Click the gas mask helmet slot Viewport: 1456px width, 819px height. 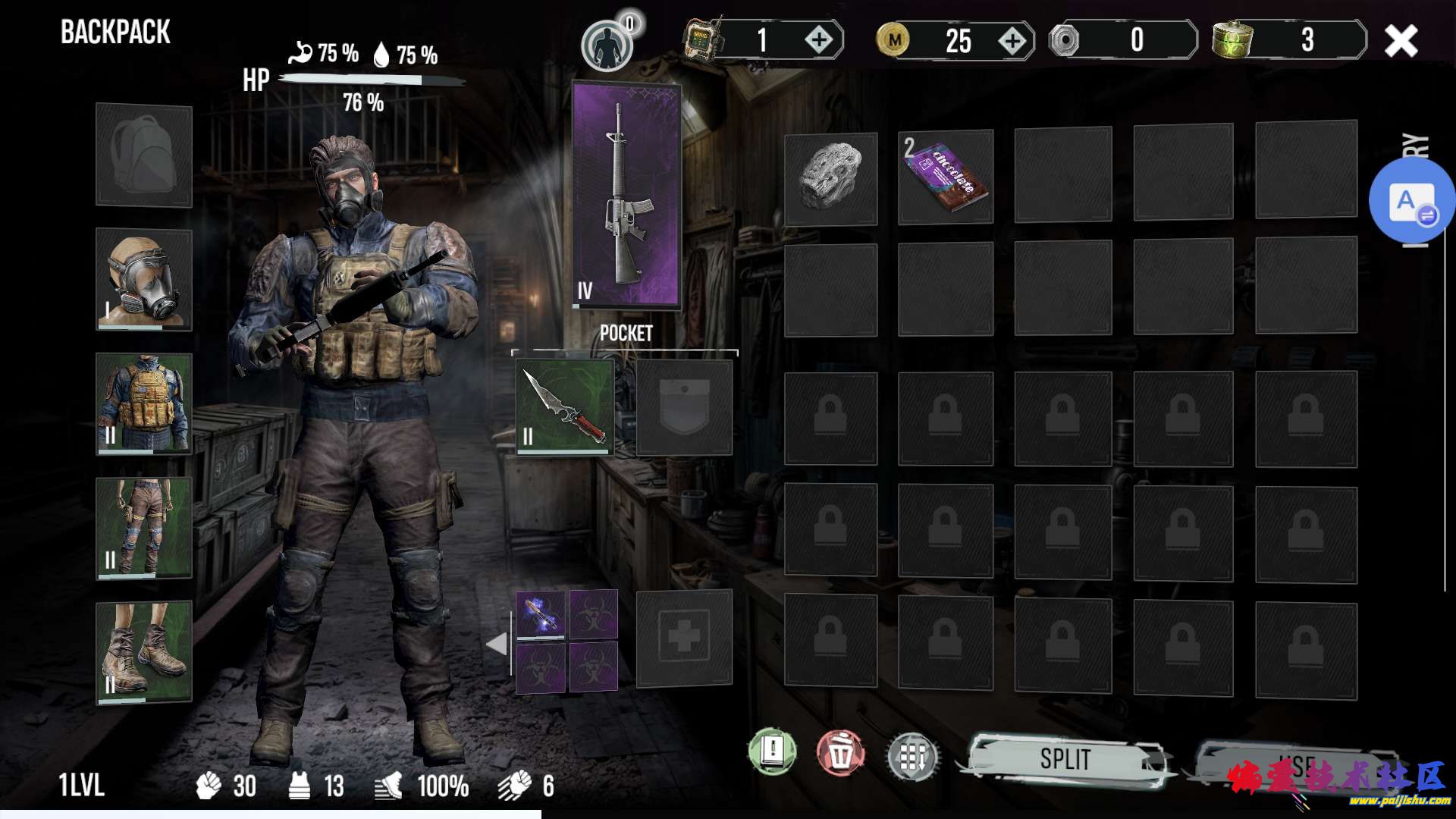144,280
